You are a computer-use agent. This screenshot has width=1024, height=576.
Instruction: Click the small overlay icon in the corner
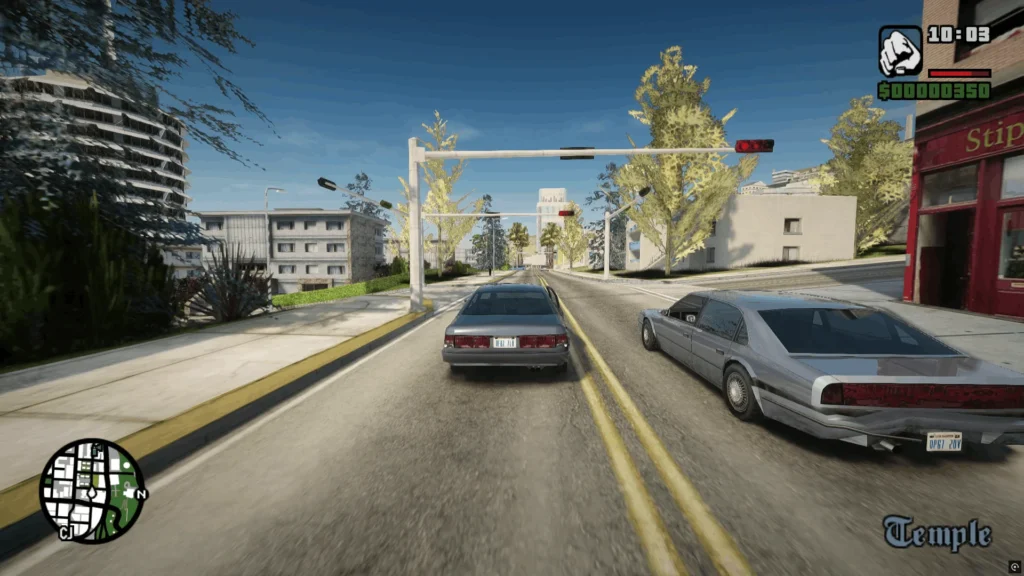[x=1014, y=565]
